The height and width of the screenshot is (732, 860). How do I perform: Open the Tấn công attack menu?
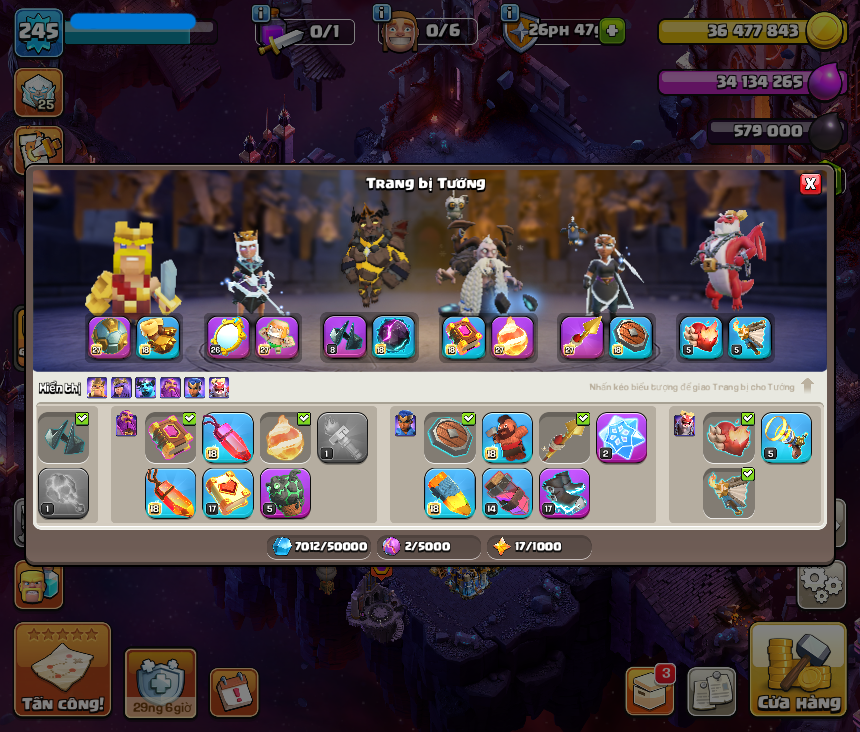click(62, 670)
